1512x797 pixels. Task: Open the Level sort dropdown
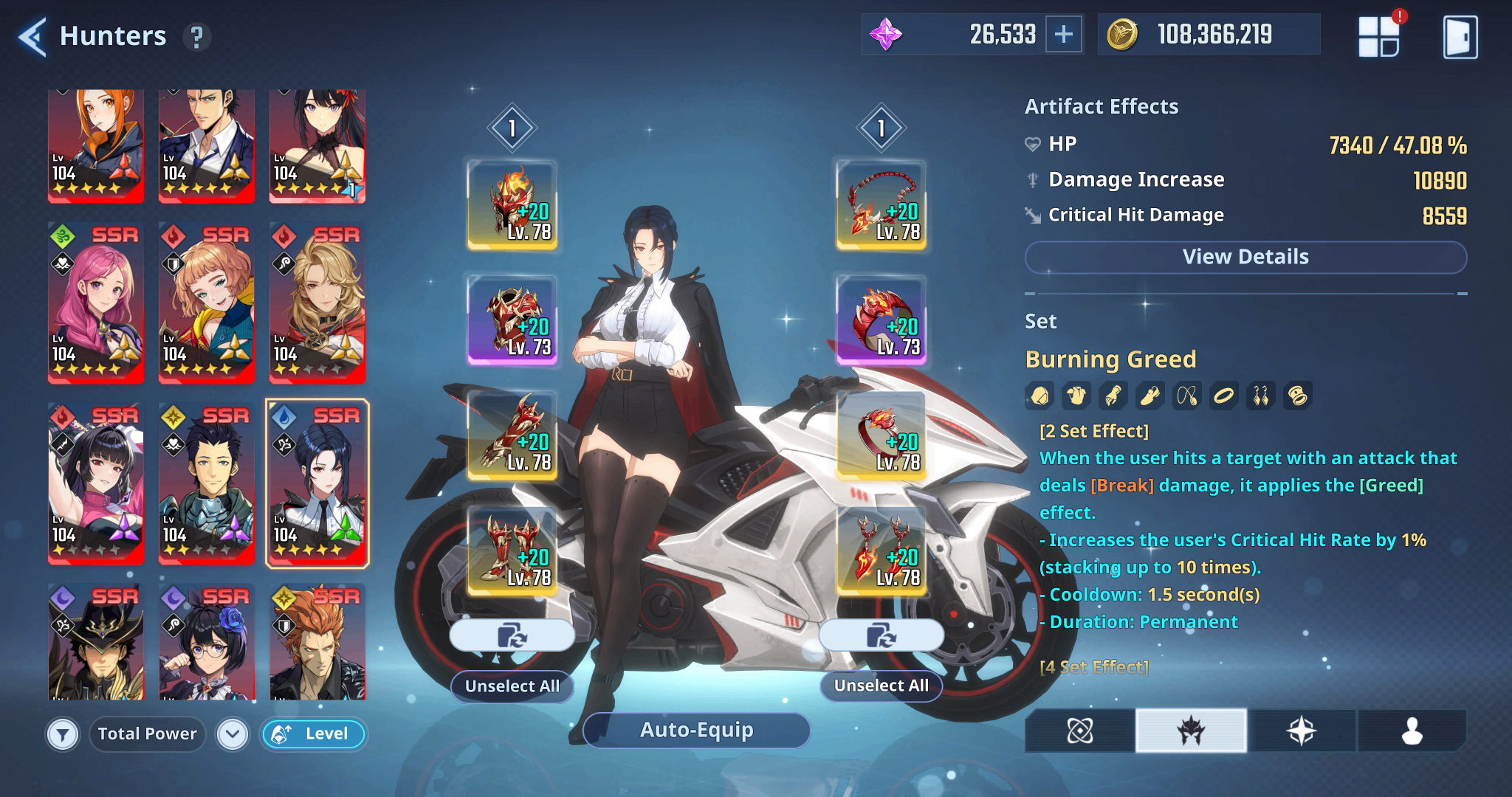coord(313,734)
